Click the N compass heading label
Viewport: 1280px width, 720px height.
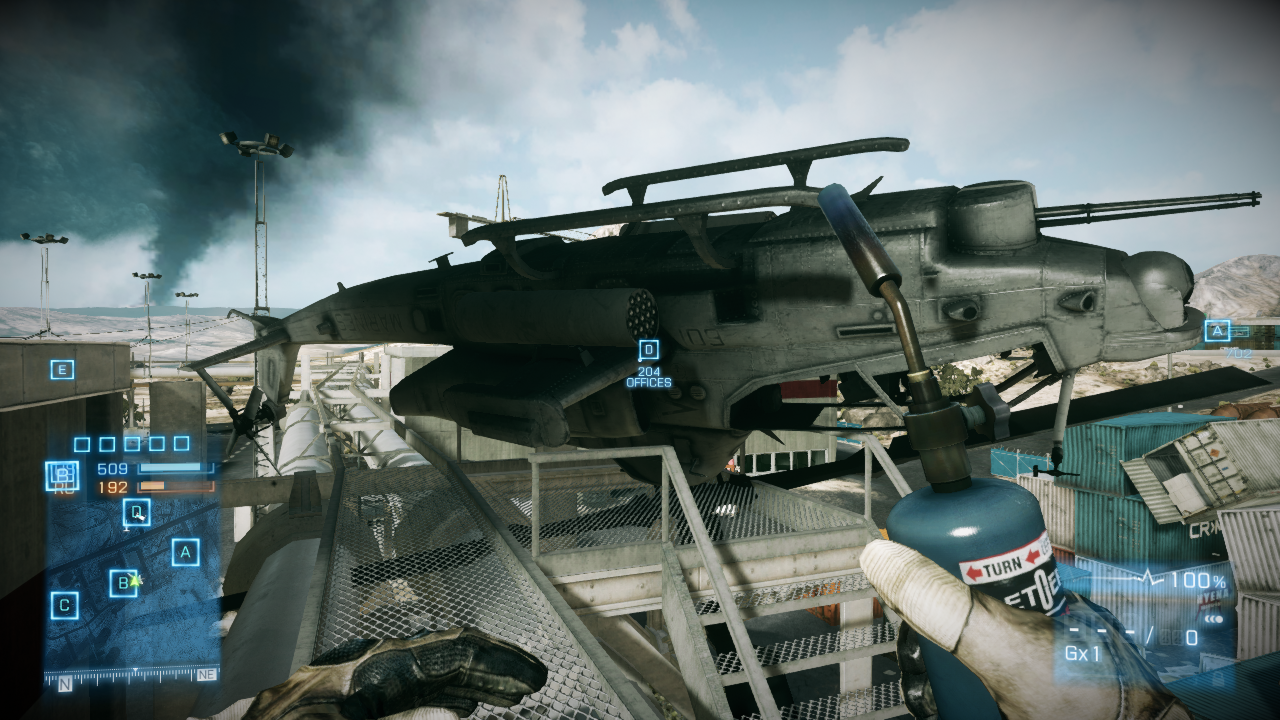tap(64, 684)
